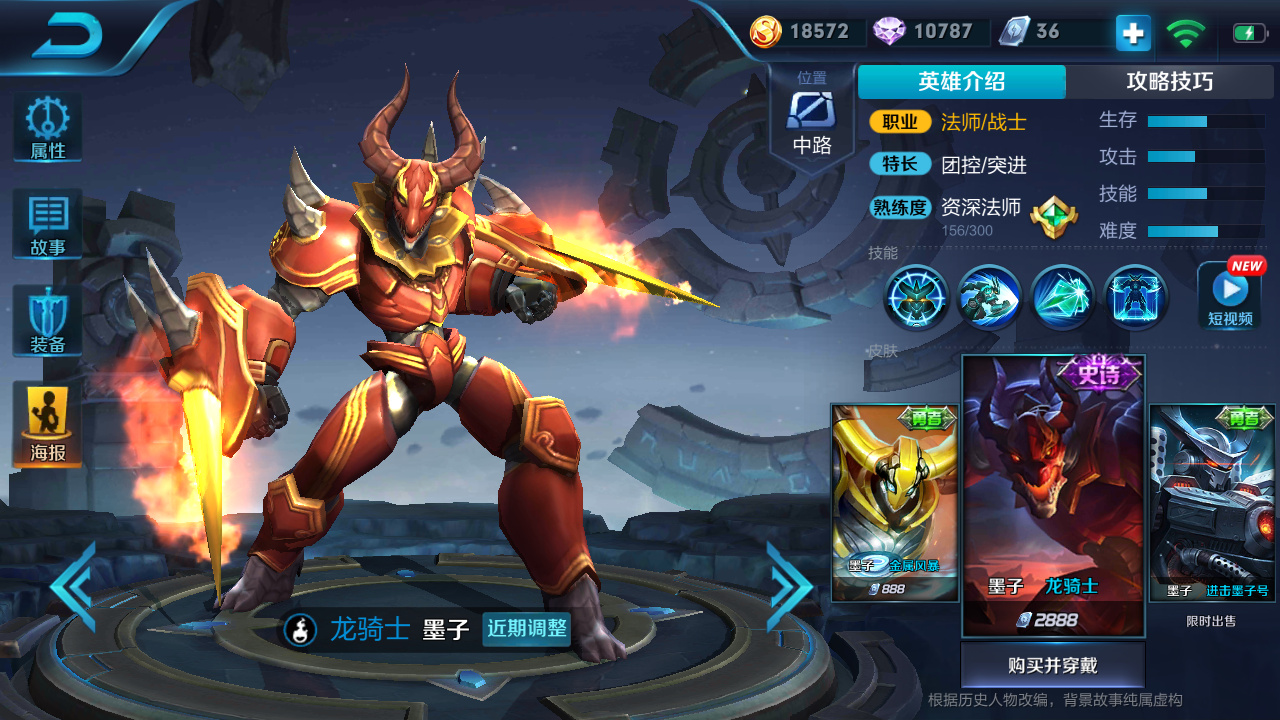Go back using the top-left arrow

point(68,36)
